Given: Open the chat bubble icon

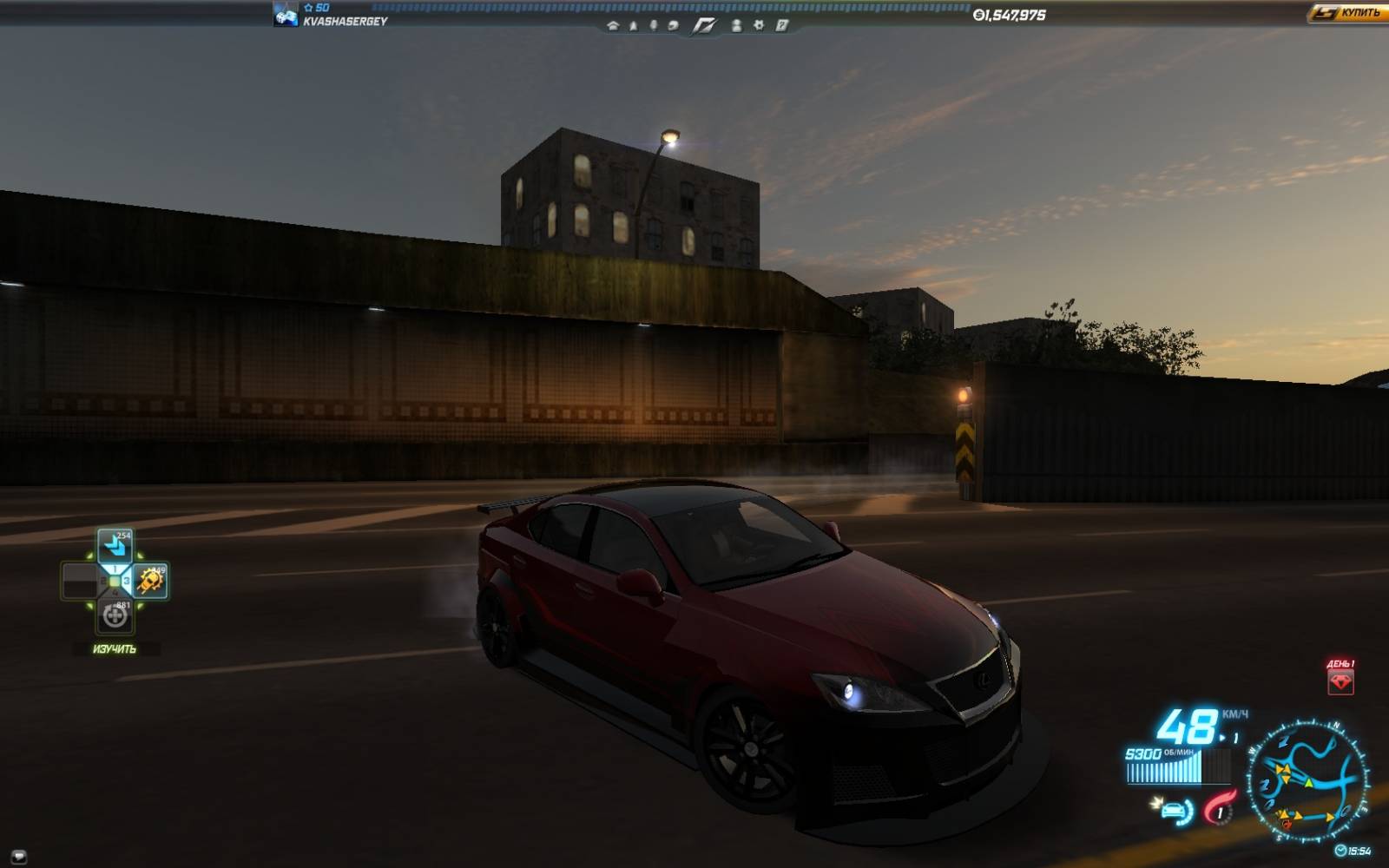Looking at the screenshot, I should 19,857.
